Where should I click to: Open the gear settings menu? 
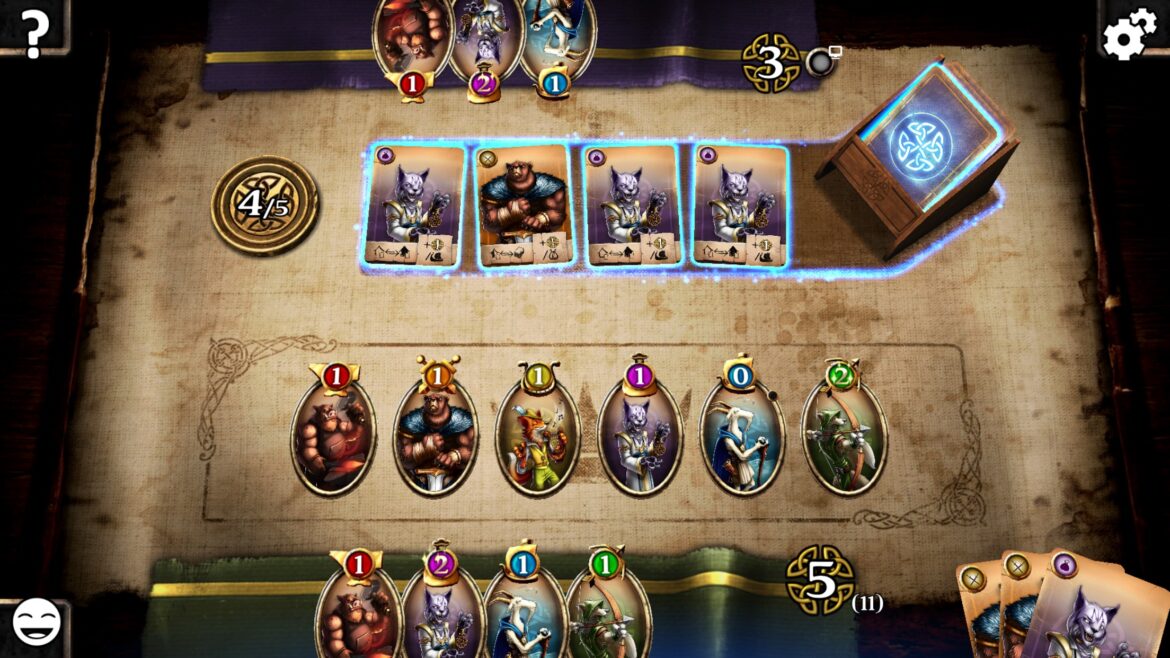(x=1129, y=33)
